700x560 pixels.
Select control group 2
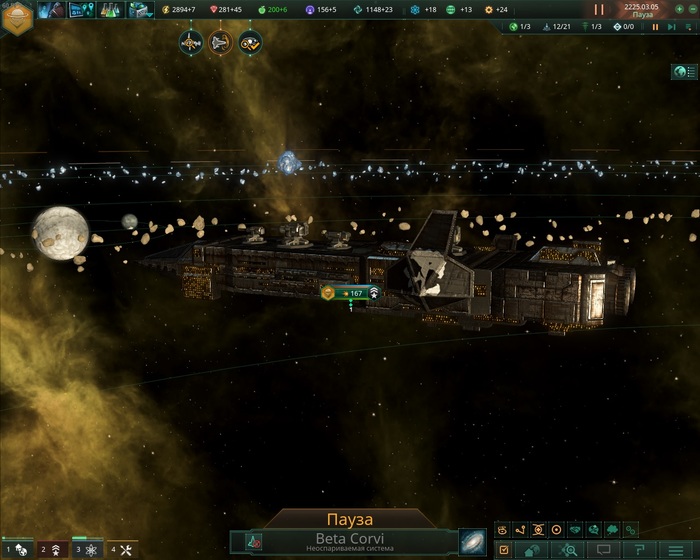click(x=52, y=549)
